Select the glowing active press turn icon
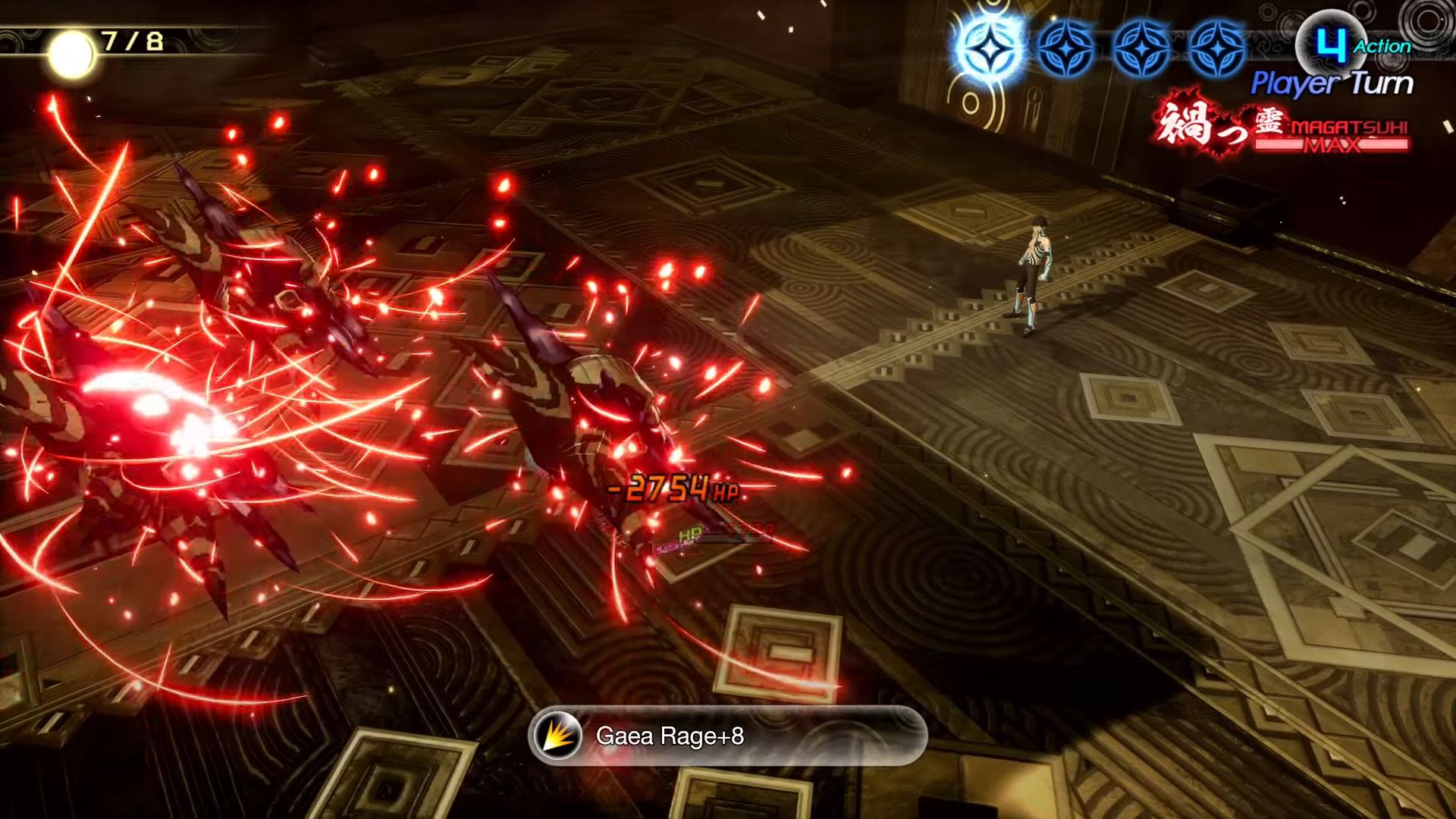1456x819 pixels. click(x=990, y=49)
